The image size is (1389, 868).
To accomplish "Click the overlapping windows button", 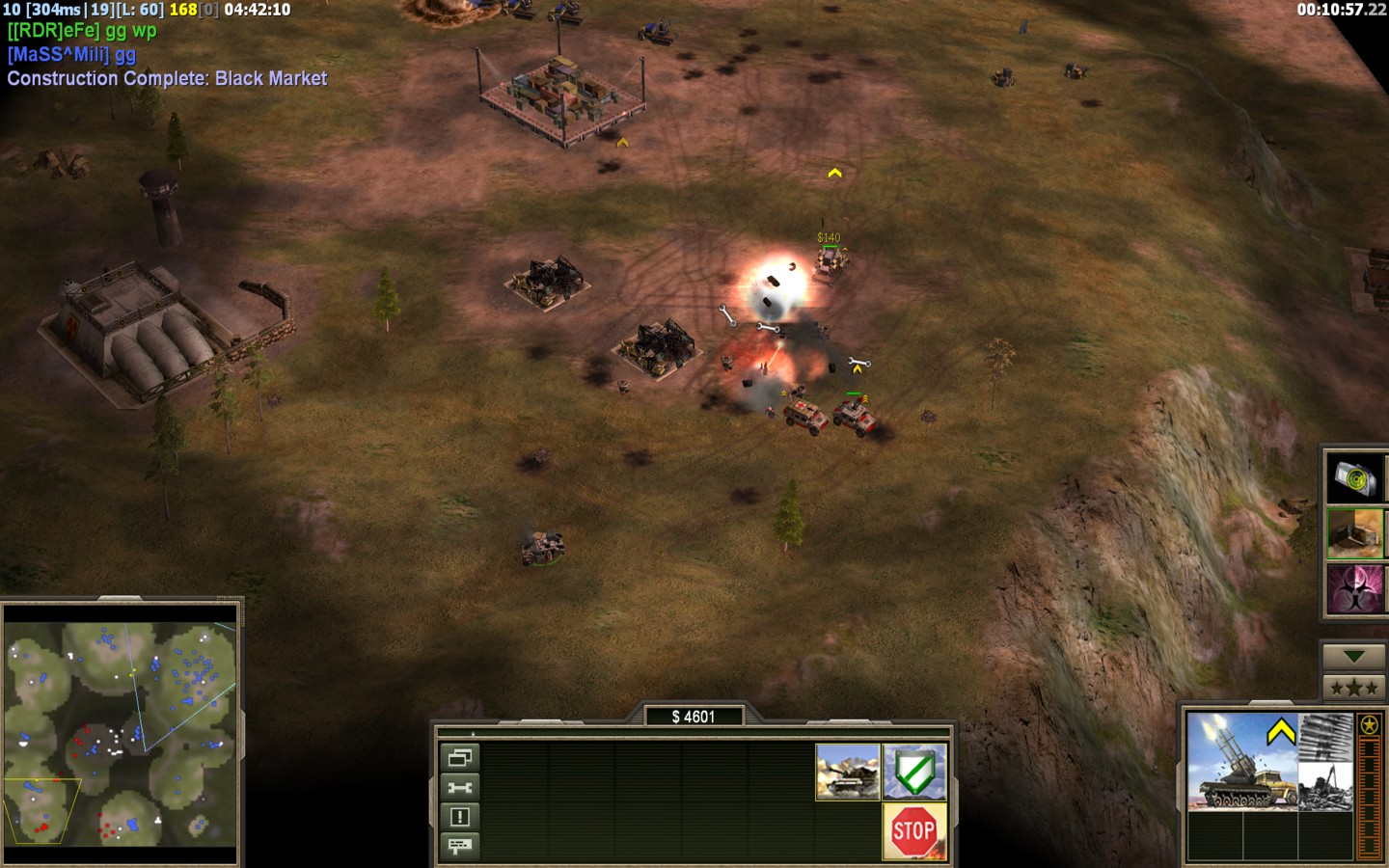I will [459, 758].
